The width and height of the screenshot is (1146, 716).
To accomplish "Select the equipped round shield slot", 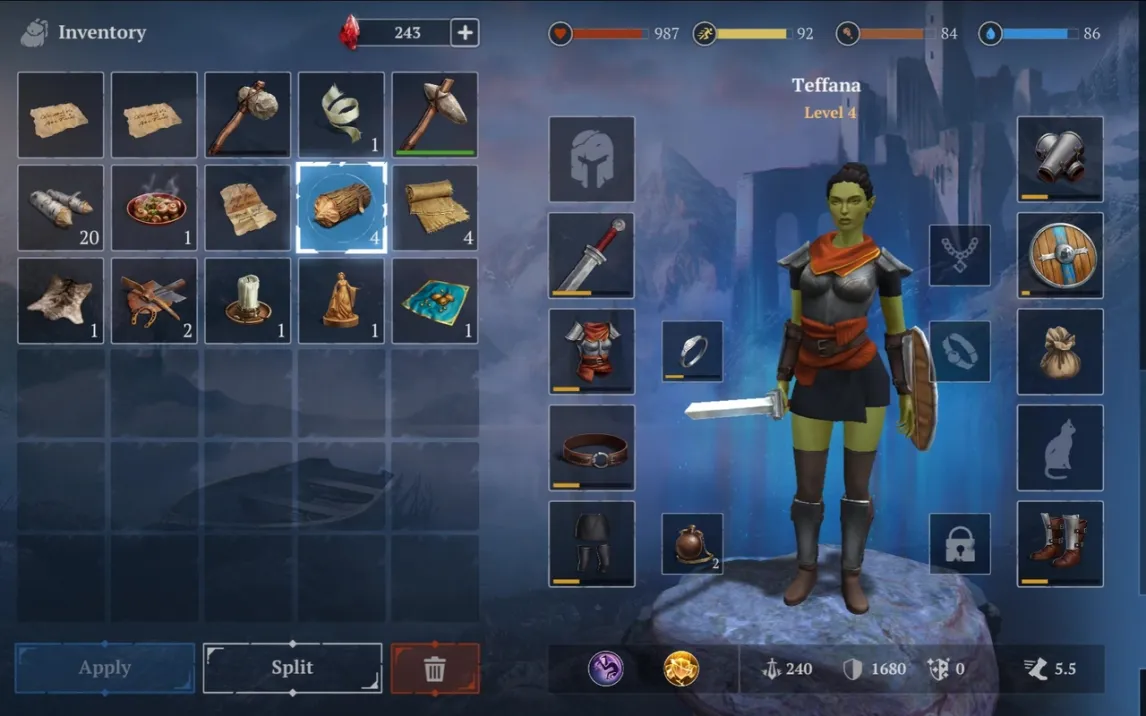I will click(1060, 255).
